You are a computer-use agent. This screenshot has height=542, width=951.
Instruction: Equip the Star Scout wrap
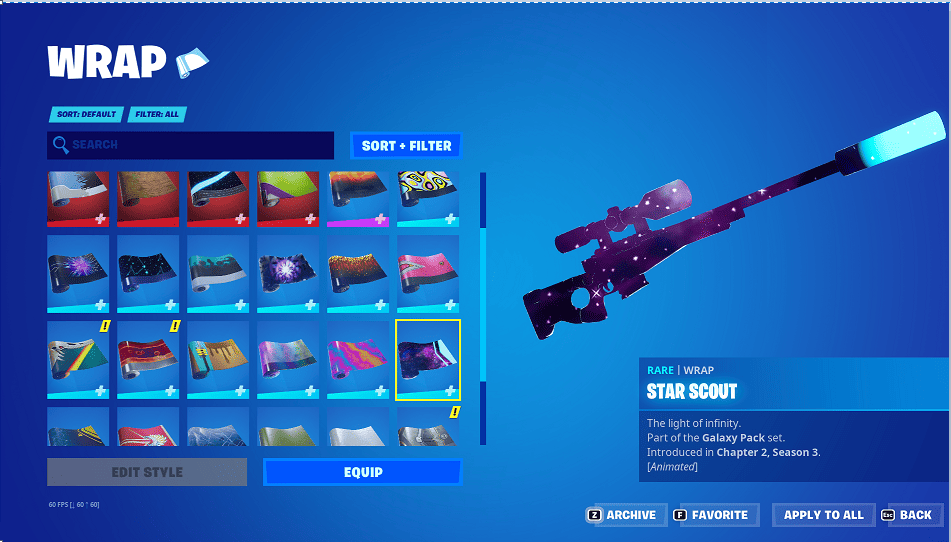pos(362,472)
